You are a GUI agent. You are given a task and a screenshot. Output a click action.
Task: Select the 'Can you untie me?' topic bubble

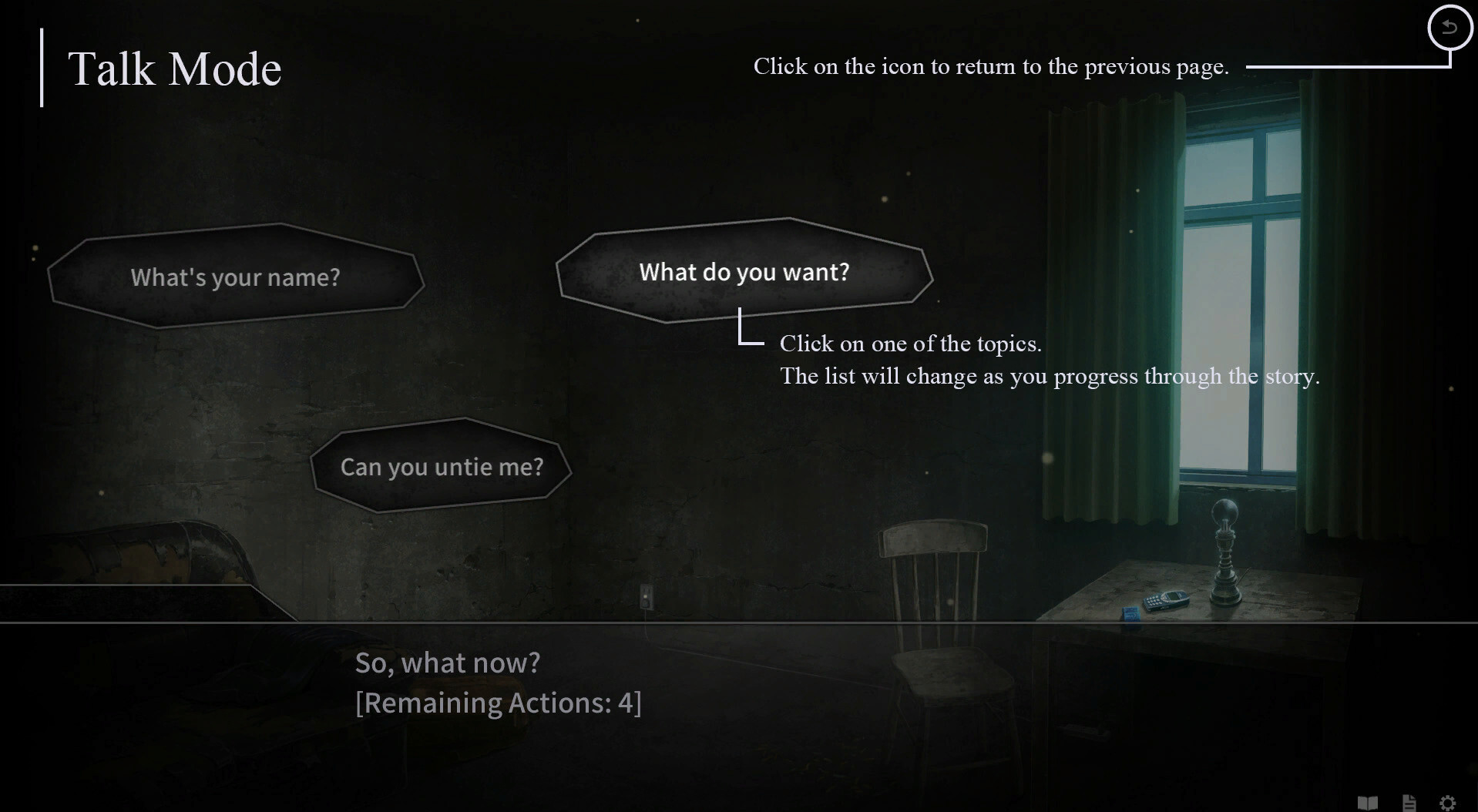click(x=443, y=465)
